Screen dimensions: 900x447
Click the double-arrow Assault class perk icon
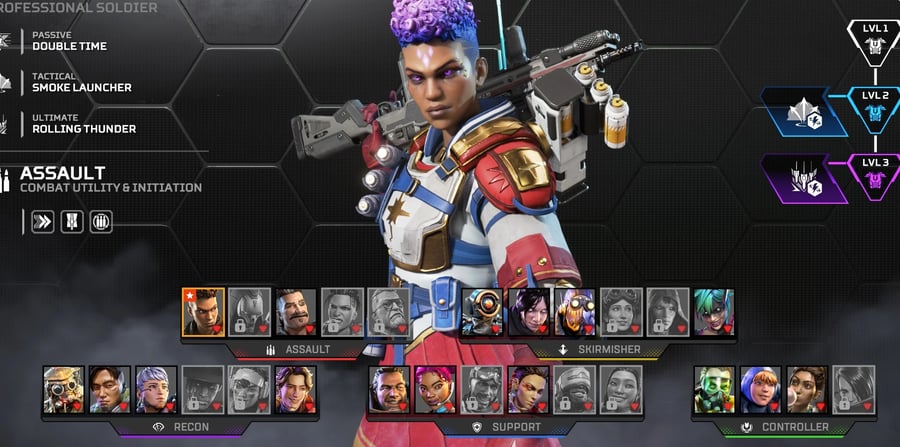click(41, 221)
